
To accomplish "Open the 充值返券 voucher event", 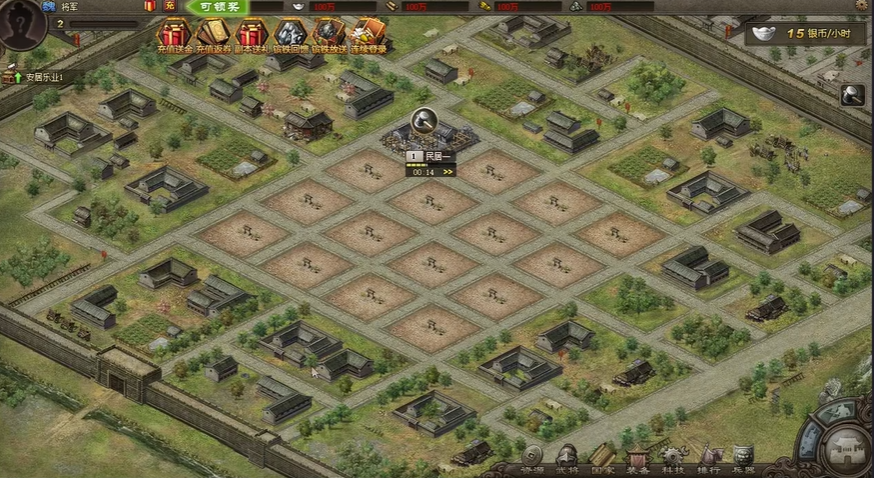I will click(x=212, y=35).
